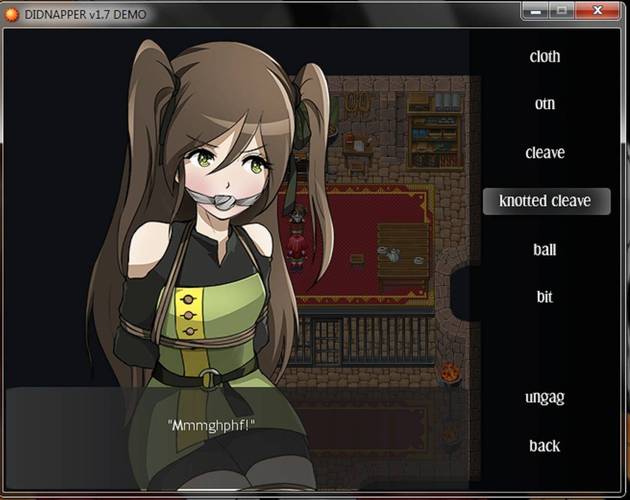The image size is (630, 500).
Task: Minimize the game window
Action: pyautogui.click(x=535, y=10)
